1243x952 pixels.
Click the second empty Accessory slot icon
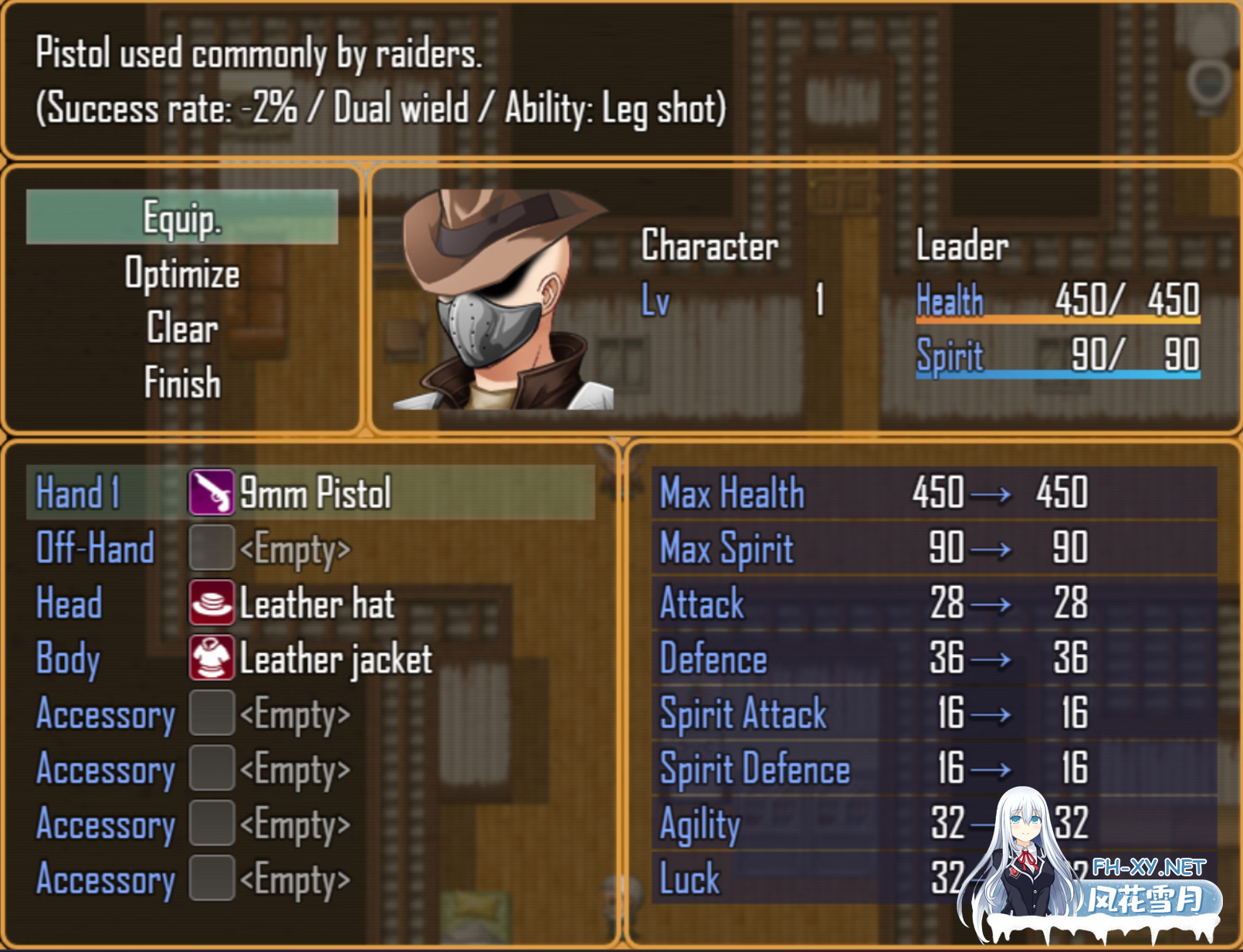(x=212, y=770)
